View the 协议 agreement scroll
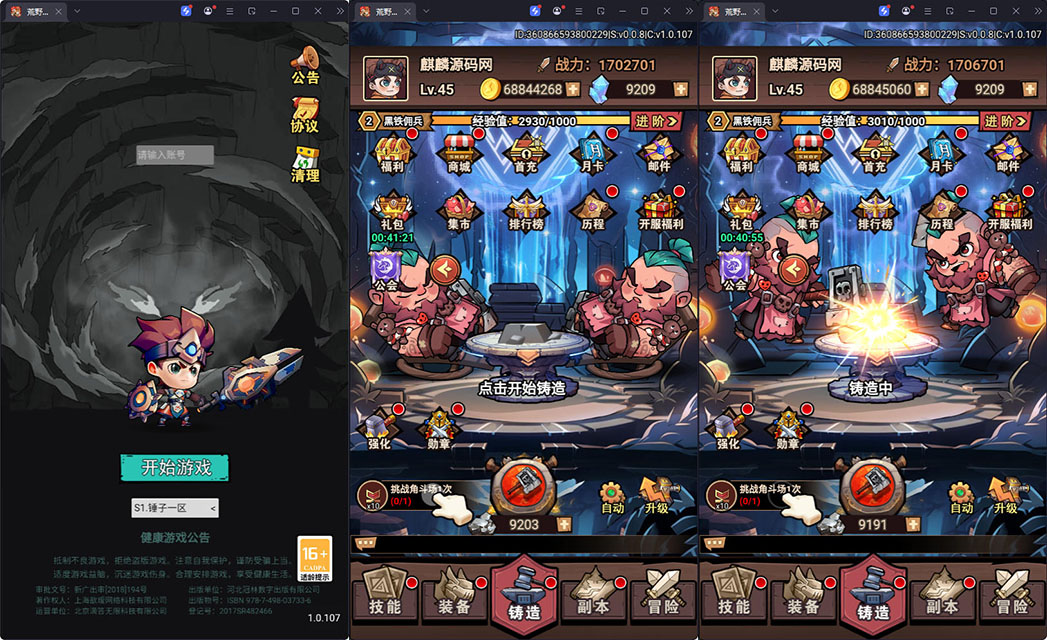Image resolution: width=1047 pixels, height=640 pixels. pos(305,114)
